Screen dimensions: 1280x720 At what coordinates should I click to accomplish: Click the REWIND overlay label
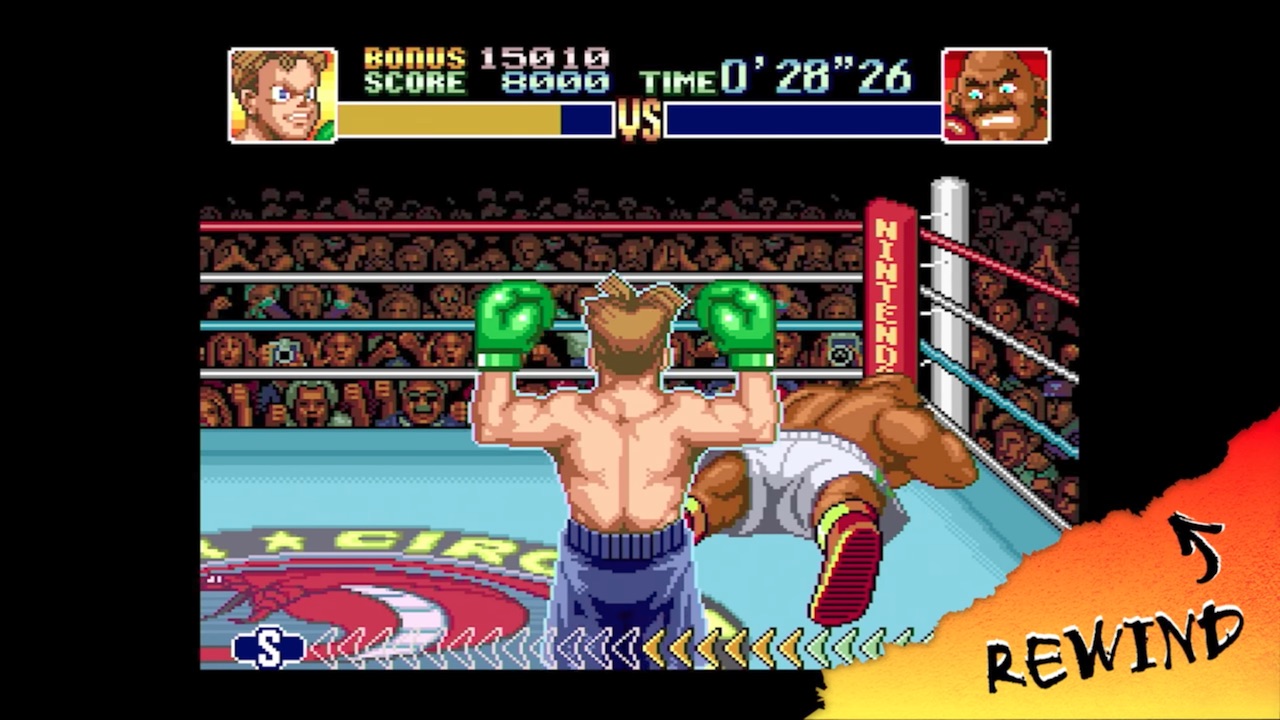pos(1114,647)
